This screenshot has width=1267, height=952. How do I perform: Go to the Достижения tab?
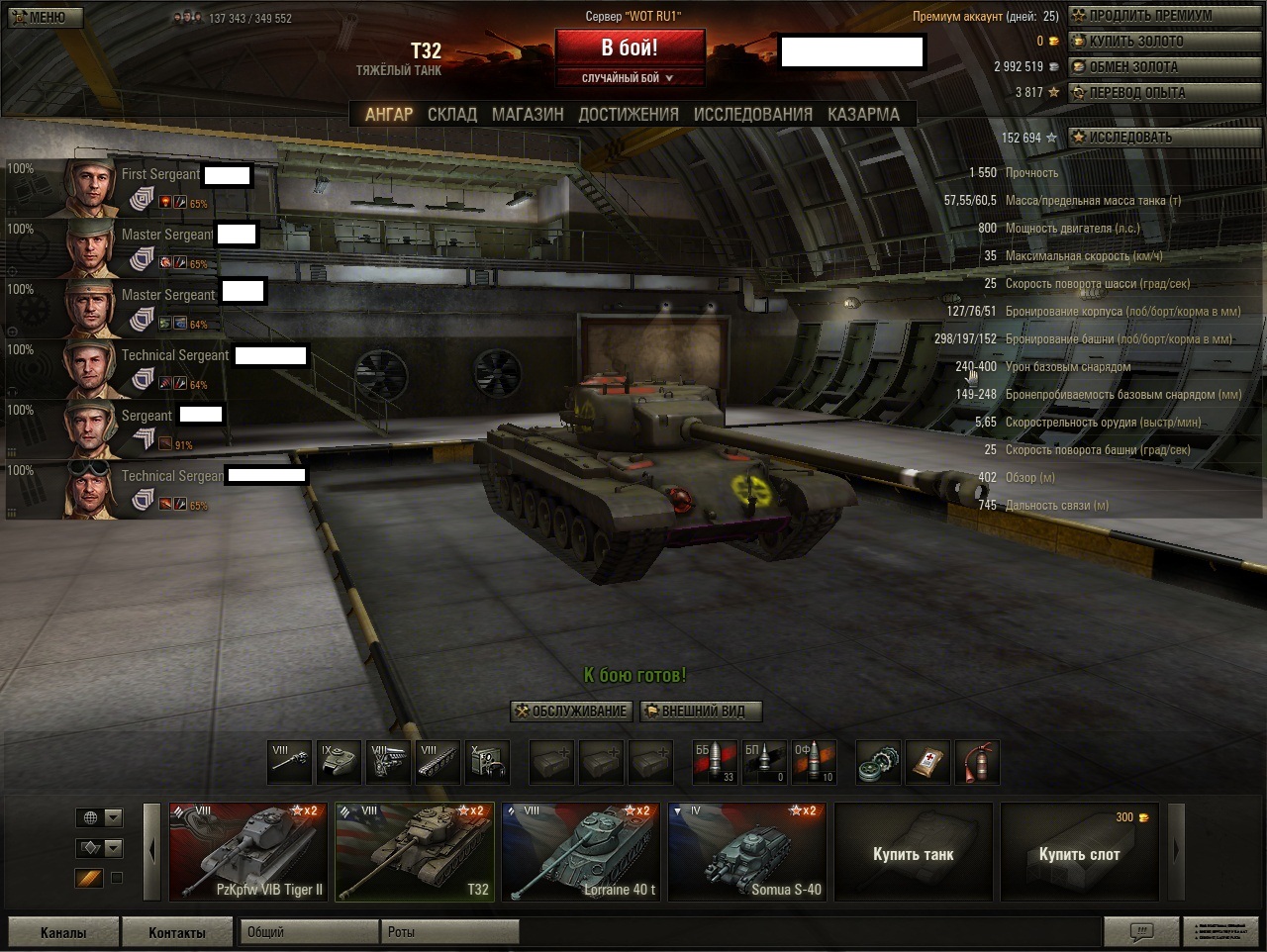coord(629,115)
